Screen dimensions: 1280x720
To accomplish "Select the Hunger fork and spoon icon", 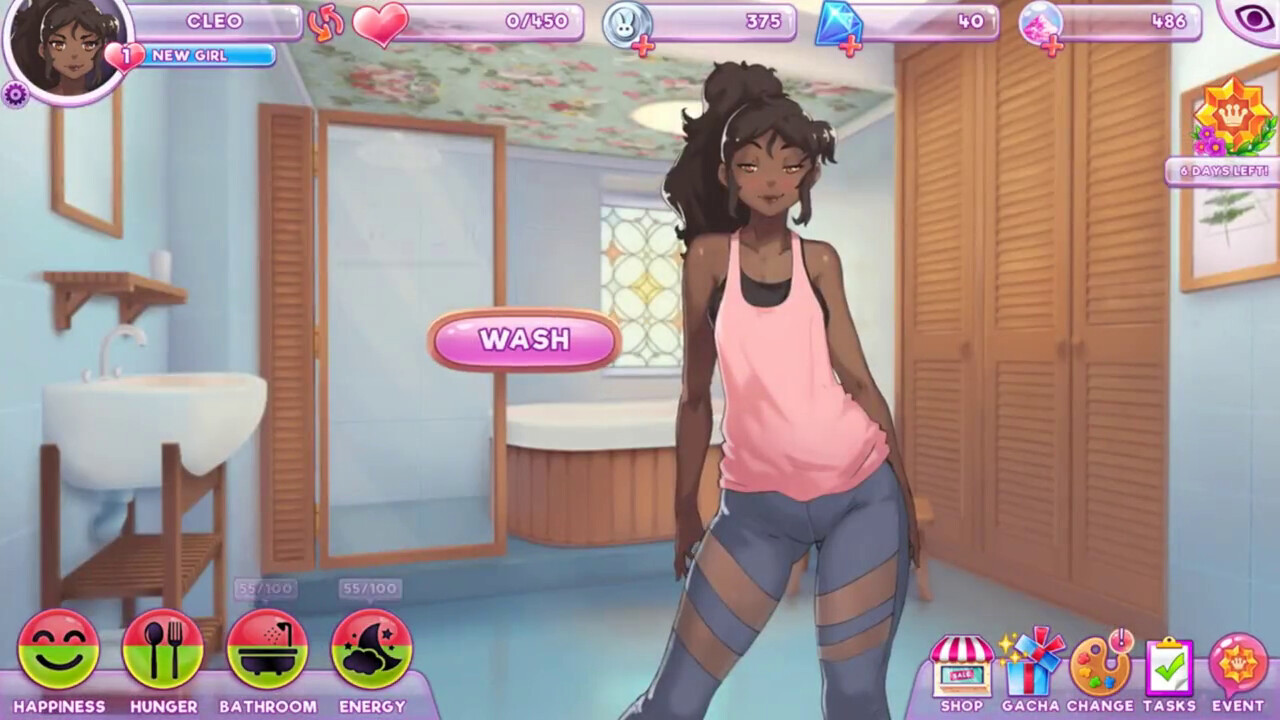I will [163, 650].
